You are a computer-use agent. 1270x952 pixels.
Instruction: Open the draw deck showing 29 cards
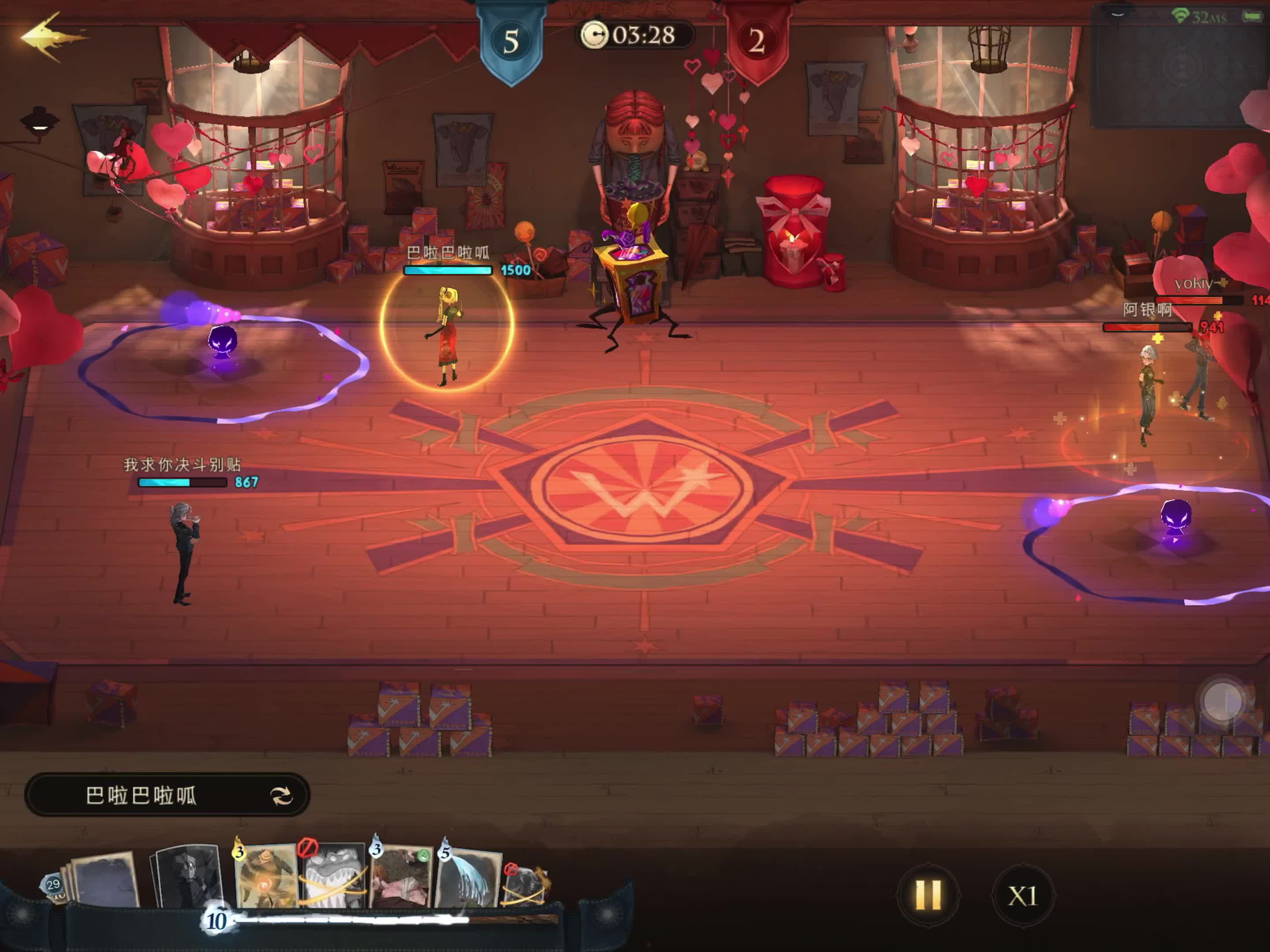coord(54,885)
